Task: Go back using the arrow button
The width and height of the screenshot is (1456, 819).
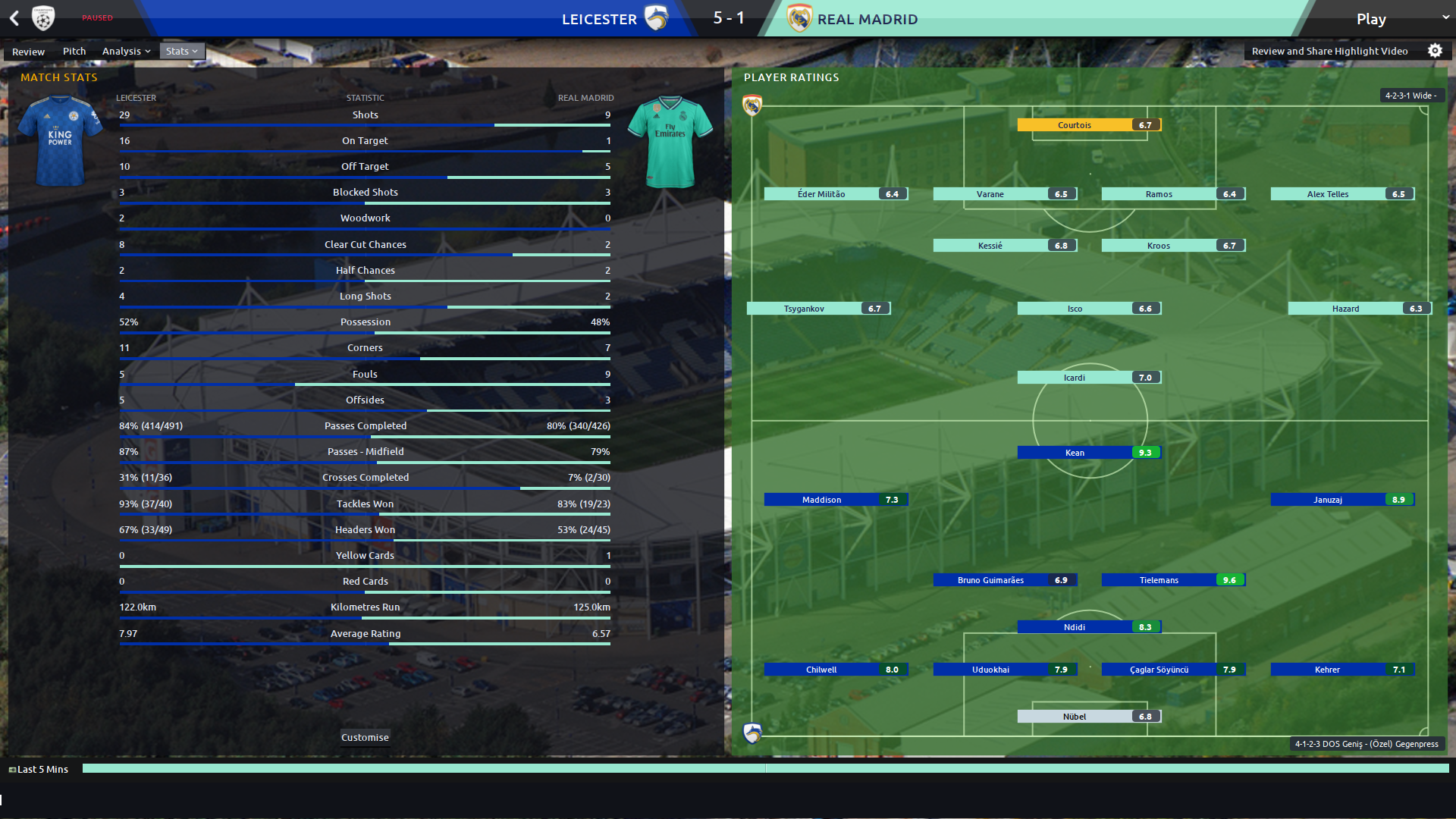Action: click(14, 18)
